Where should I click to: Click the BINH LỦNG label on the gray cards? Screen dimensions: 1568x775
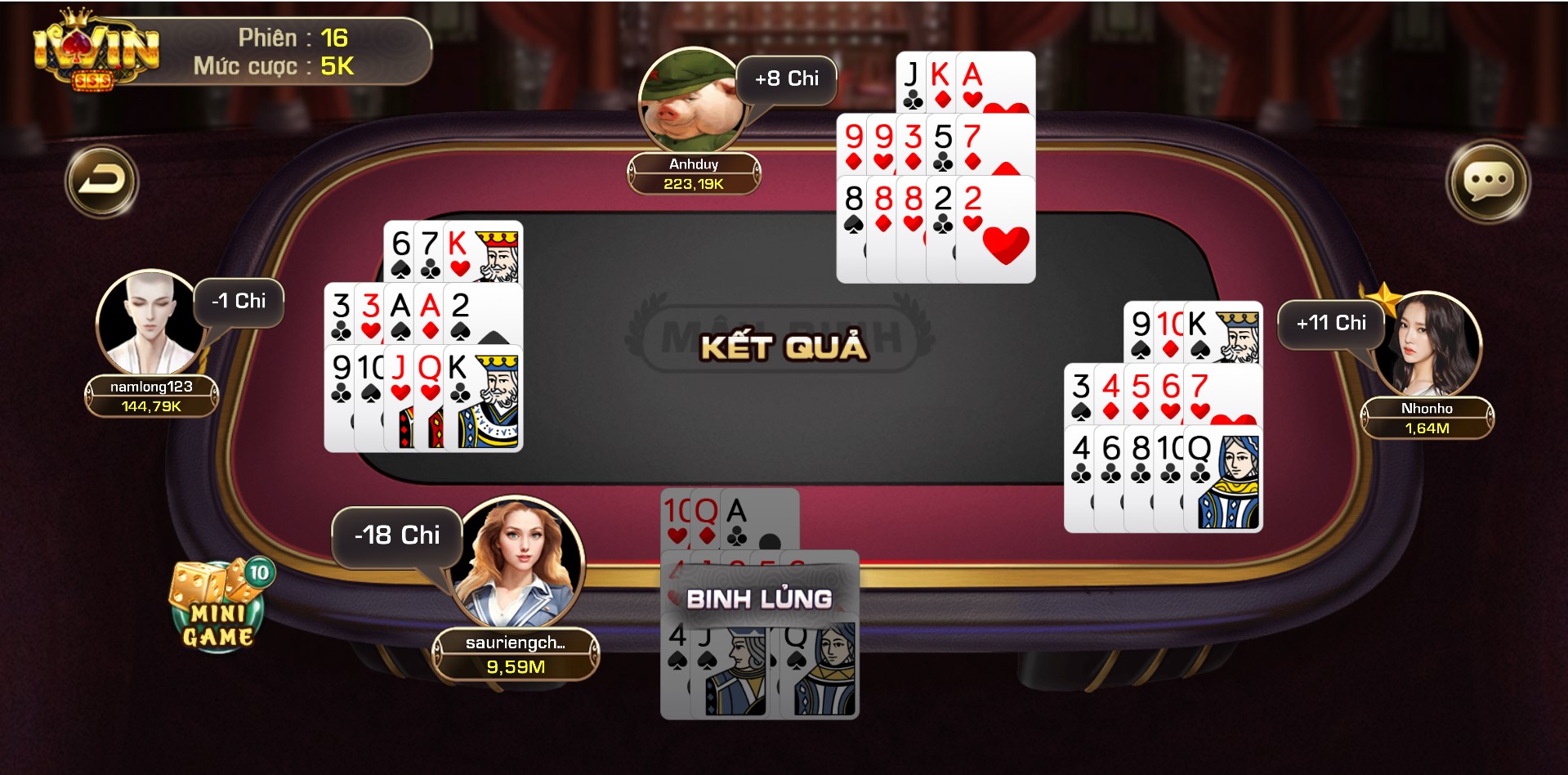tap(760, 598)
